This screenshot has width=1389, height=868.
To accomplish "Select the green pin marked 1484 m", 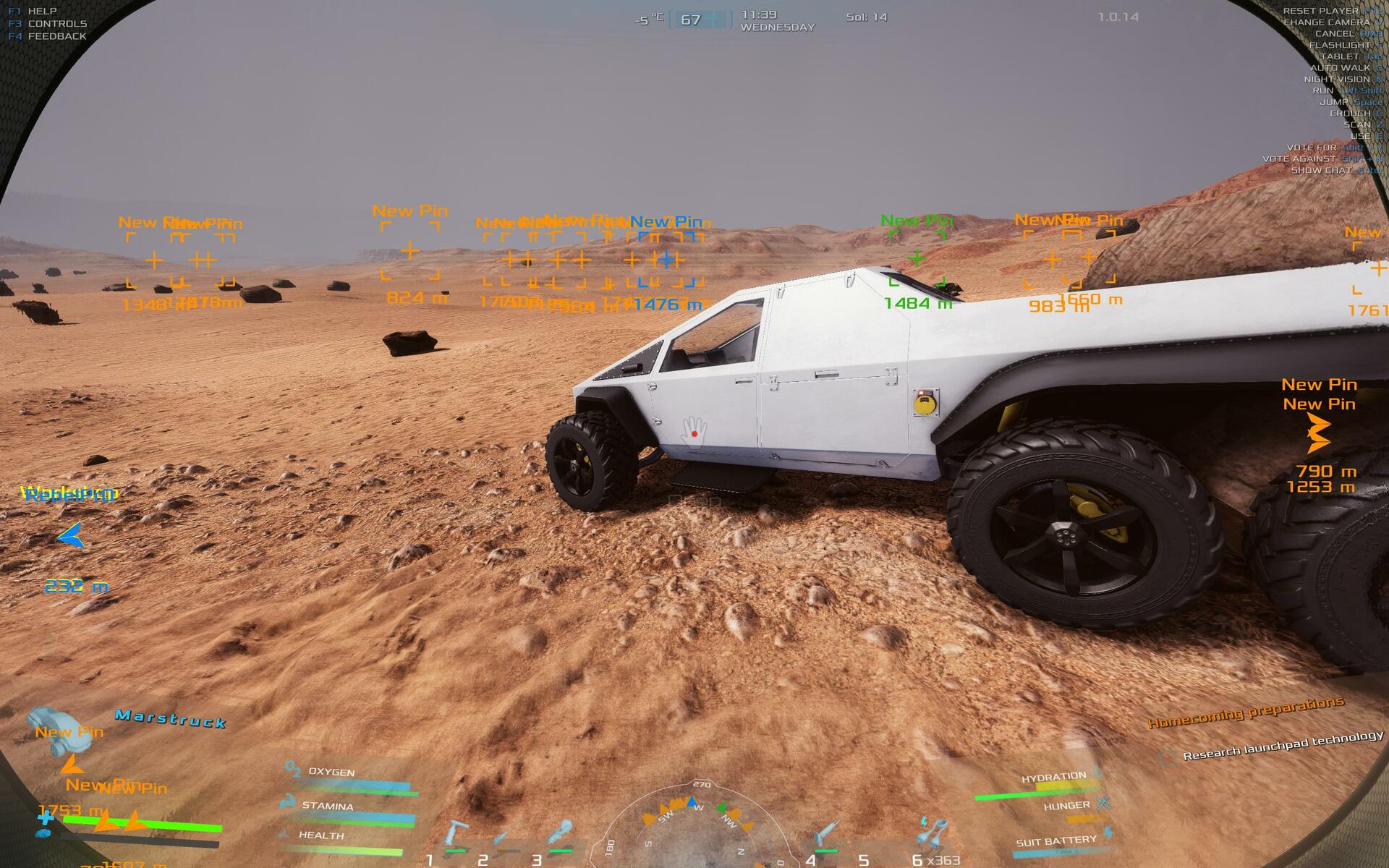I will pos(917,258).
